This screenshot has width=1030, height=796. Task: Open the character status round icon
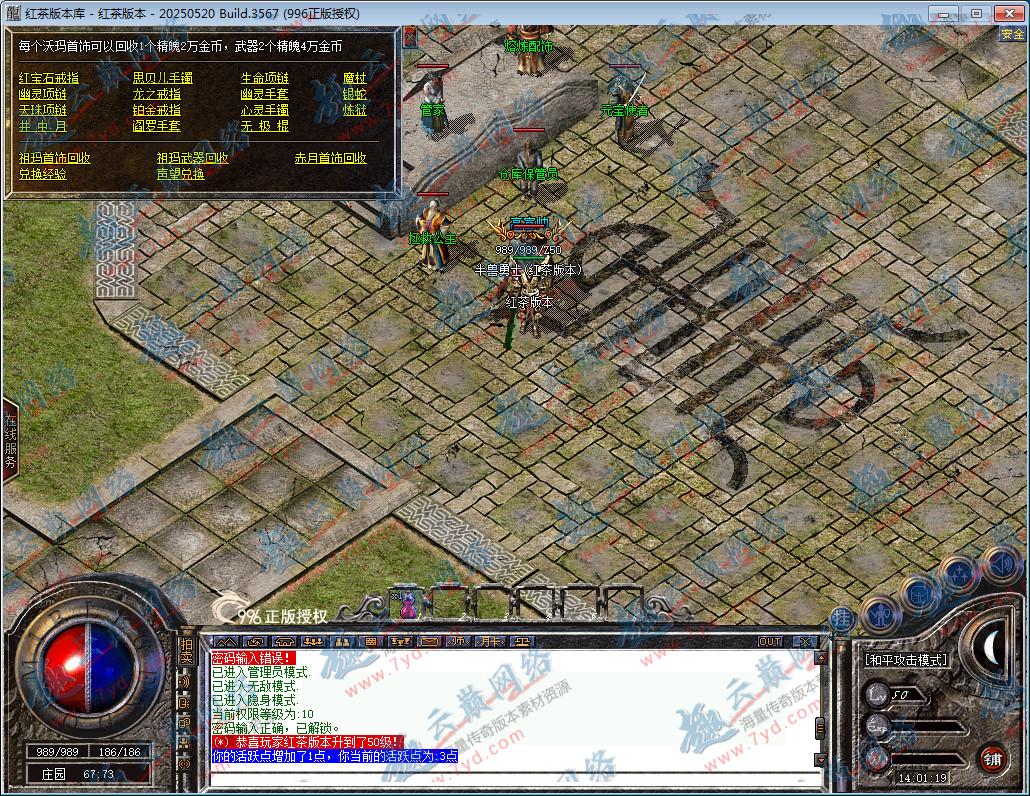(880, 613)
